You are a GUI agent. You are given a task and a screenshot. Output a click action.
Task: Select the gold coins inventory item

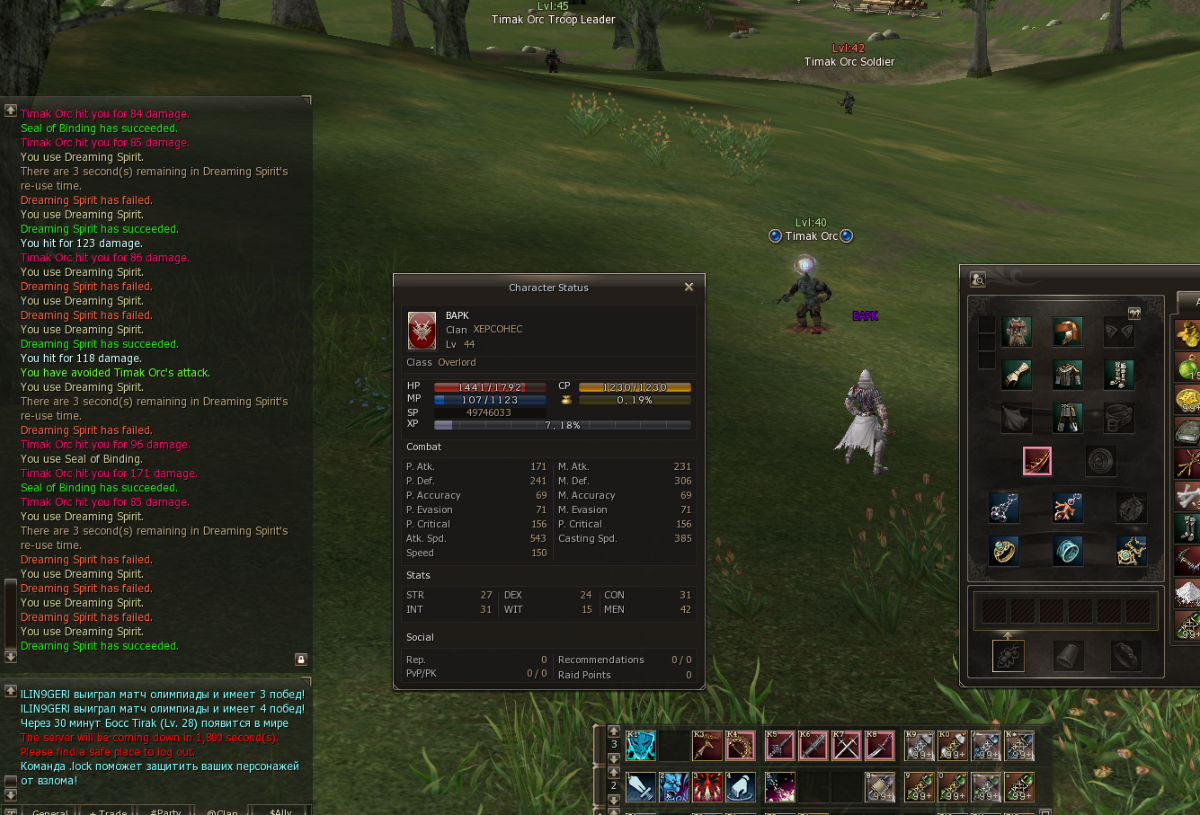[x=1187, y=334]
